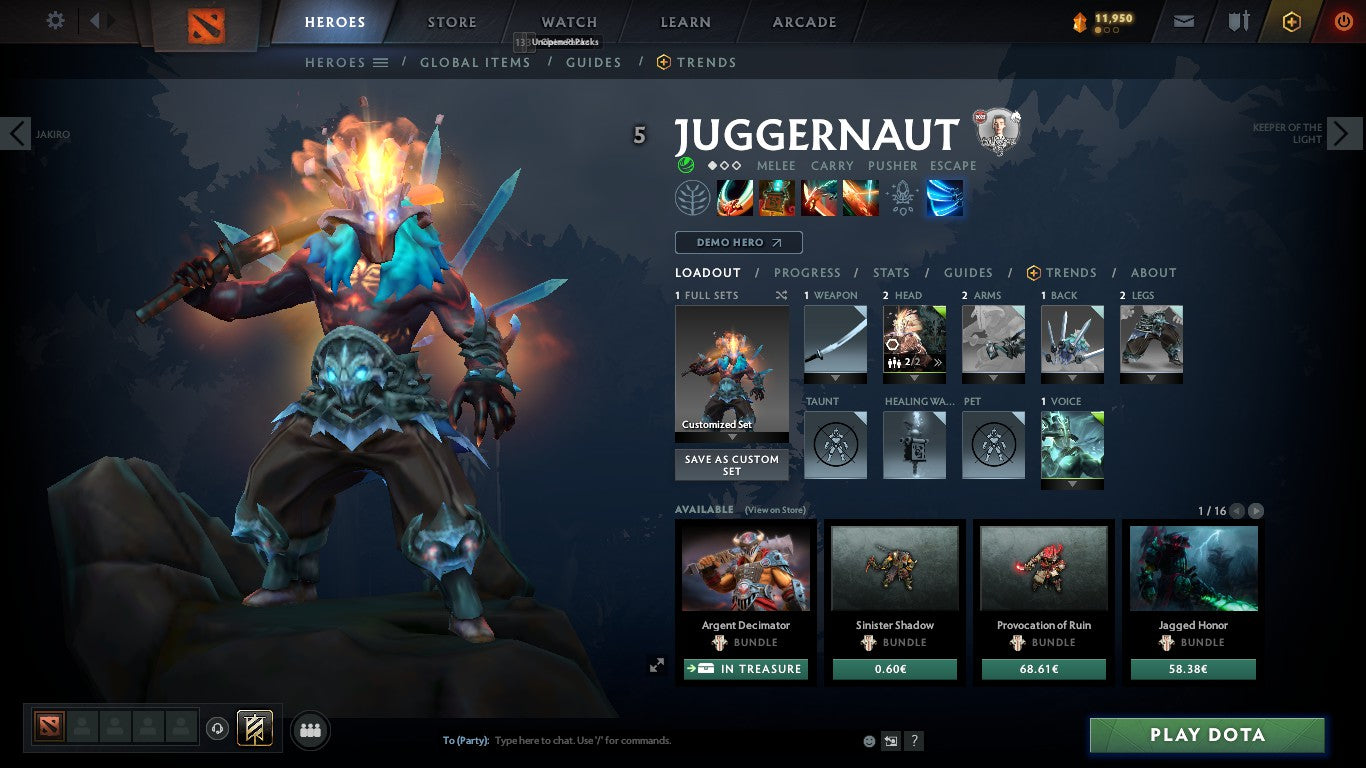Image resolution: width=1366 pixels, height=768 pixels.
Task: Open the Armory sword and shield icon
Action: (x=1240, y=20)
